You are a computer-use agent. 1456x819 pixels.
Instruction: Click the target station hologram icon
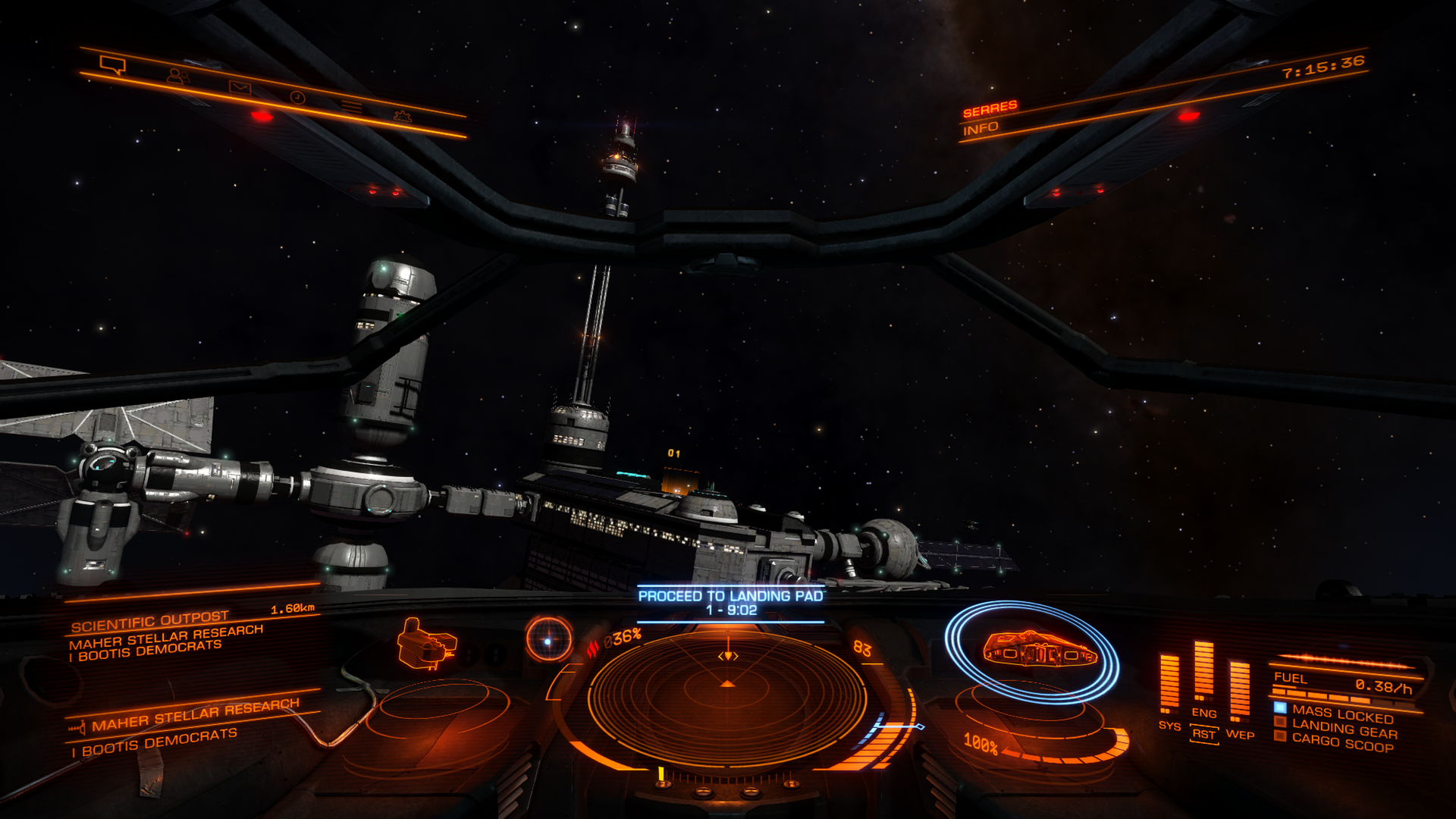(426, 645)
